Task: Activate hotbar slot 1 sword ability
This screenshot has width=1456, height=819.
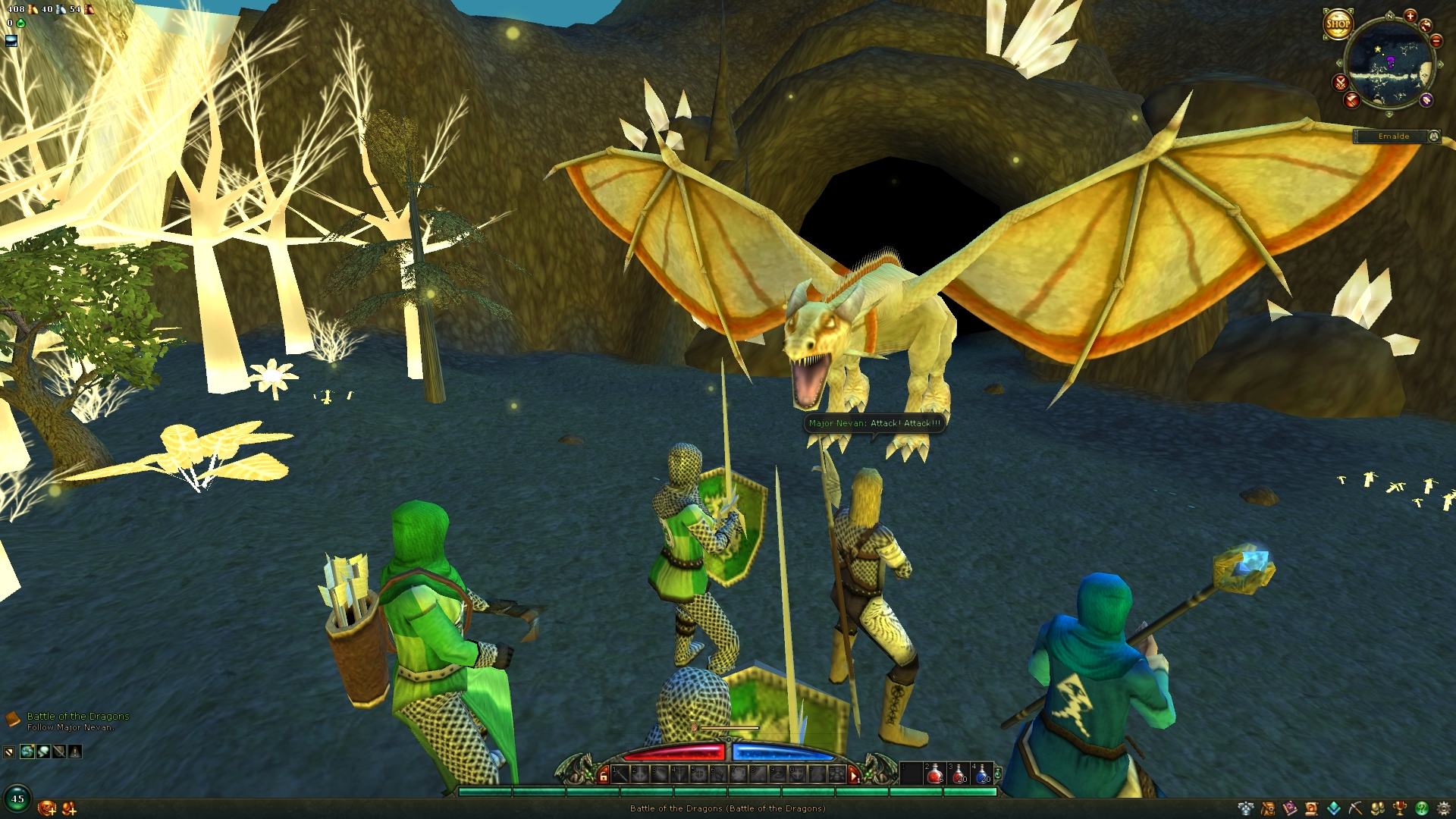Action: pyautogui.click(x=621, y=774)
